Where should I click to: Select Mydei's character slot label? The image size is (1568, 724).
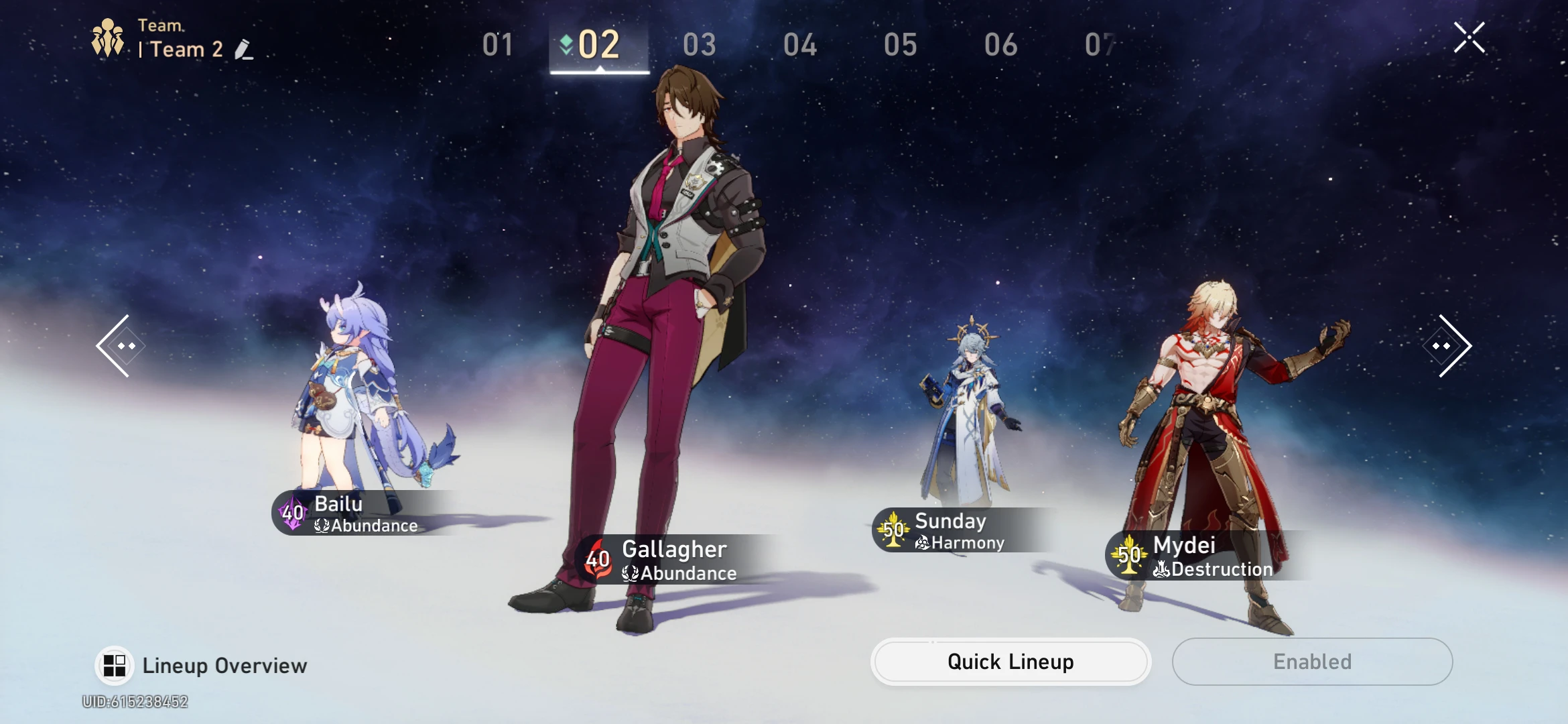[x=1199, y=556]
